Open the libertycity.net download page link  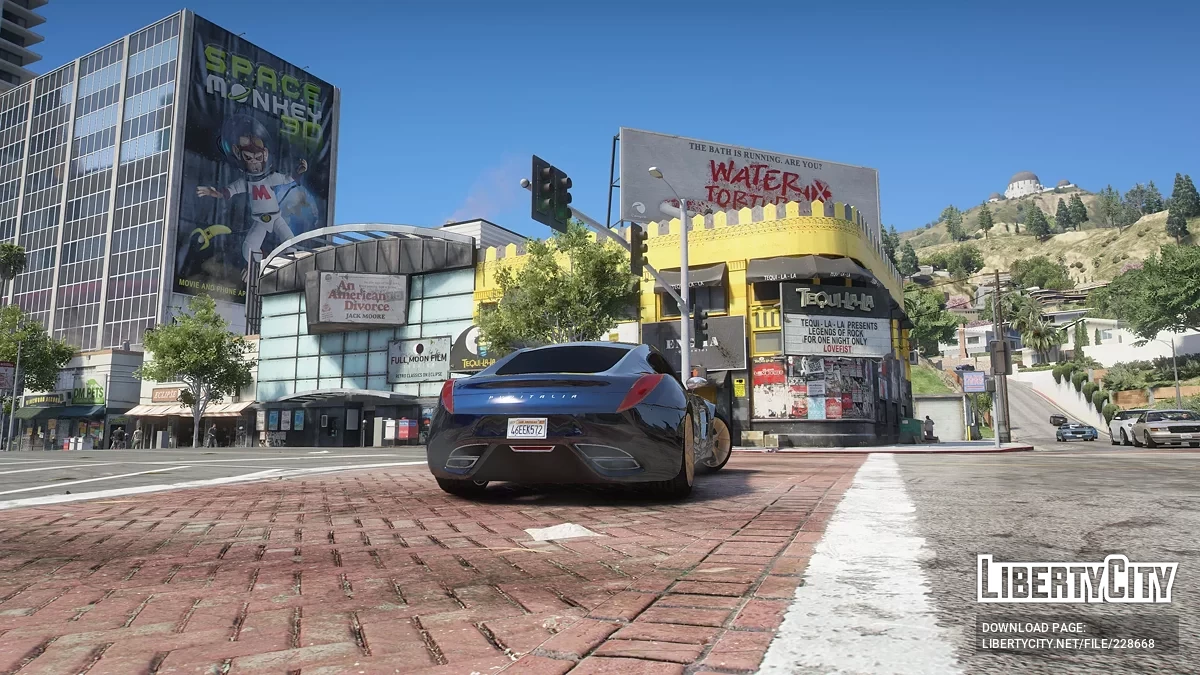tap(1067, 643)
